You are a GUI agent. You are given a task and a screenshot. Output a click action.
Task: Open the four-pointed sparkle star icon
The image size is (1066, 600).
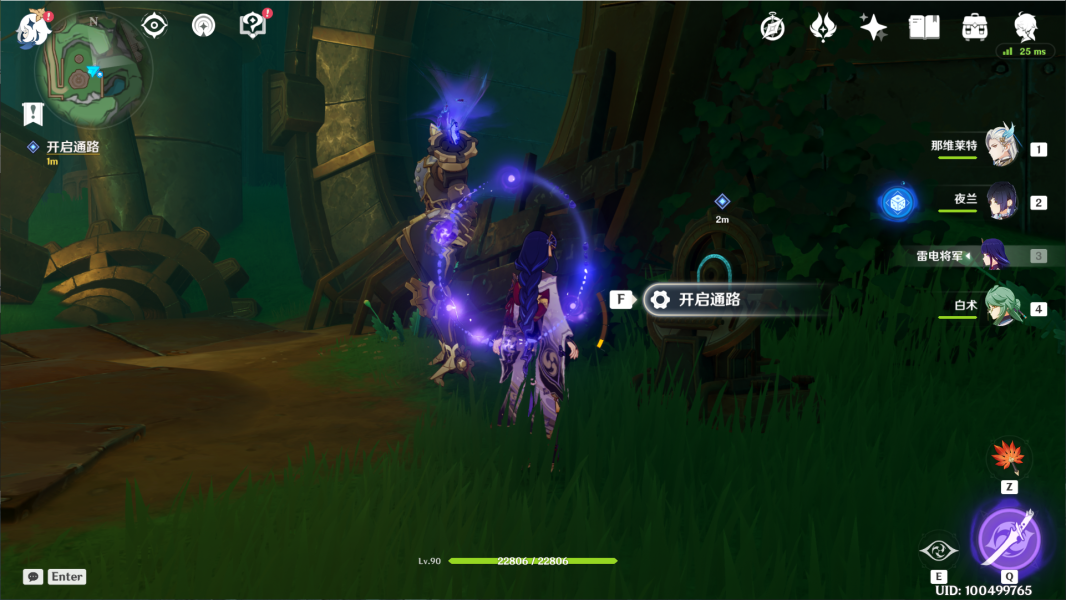[x=873, y=27]
